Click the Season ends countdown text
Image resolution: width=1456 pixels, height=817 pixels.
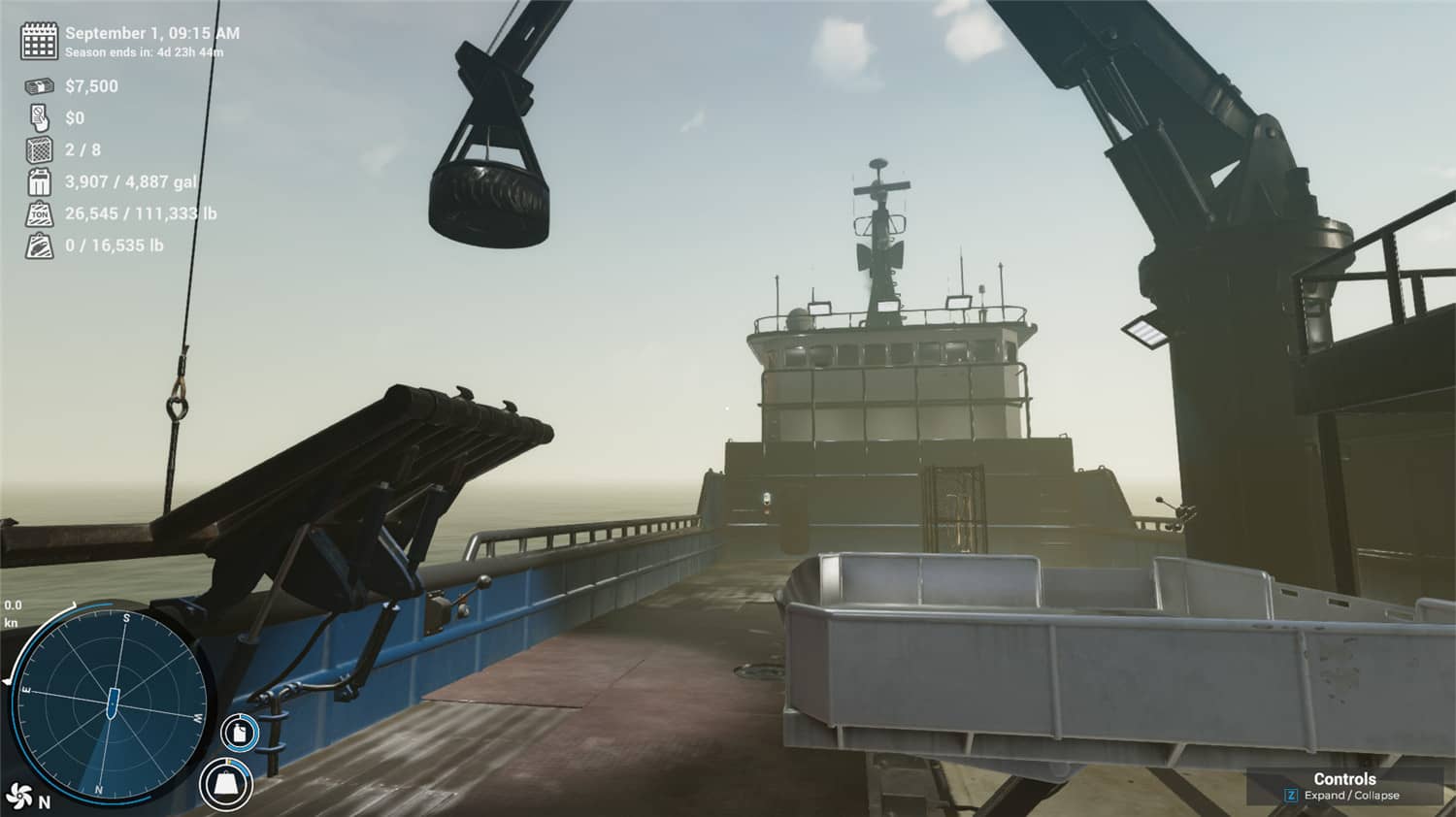pyautogui.click(x=146, y=52)
